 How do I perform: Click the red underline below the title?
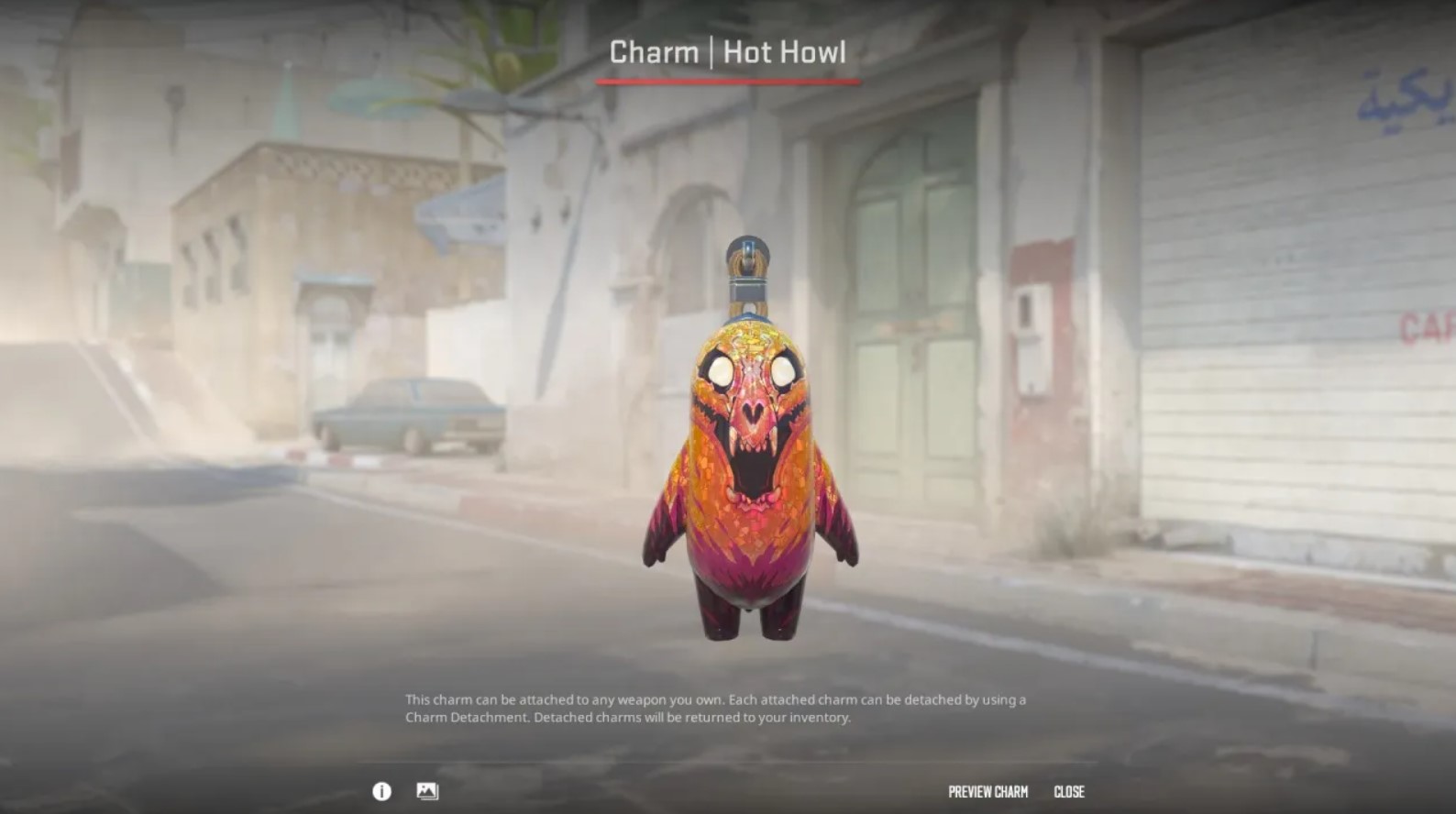click(x=727, y=81)
